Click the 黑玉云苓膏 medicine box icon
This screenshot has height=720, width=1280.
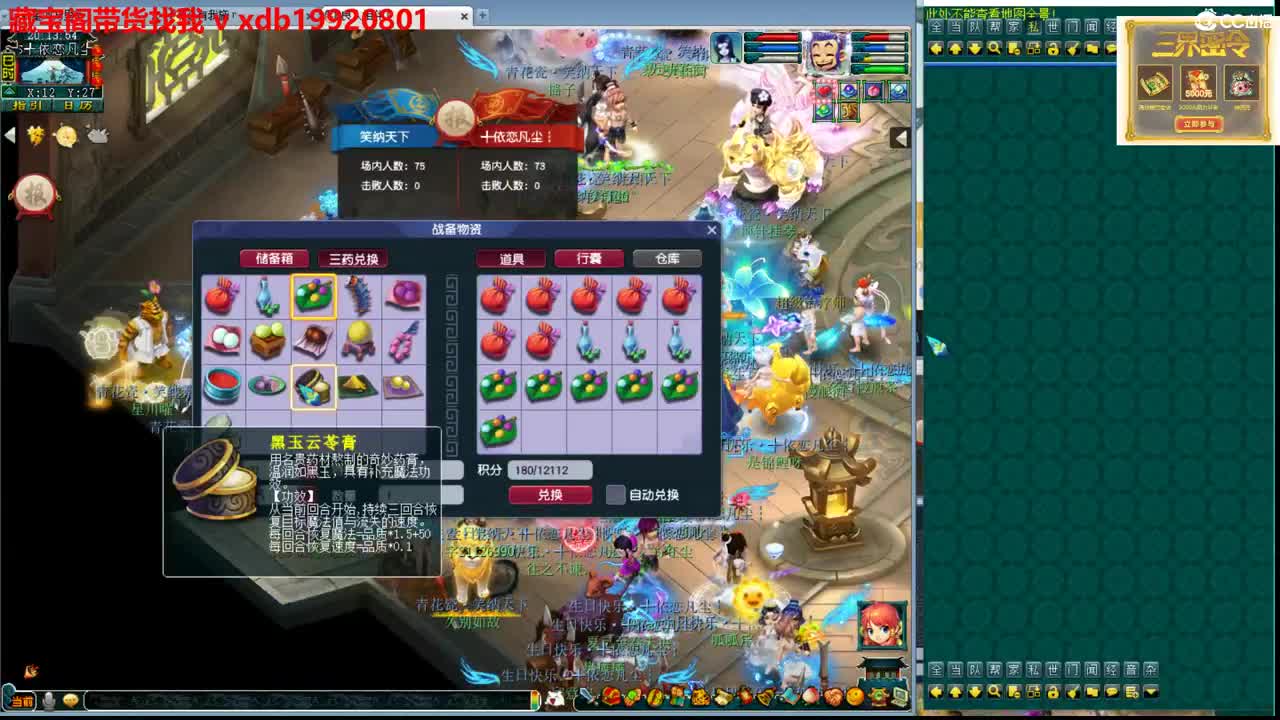point(314,386)
